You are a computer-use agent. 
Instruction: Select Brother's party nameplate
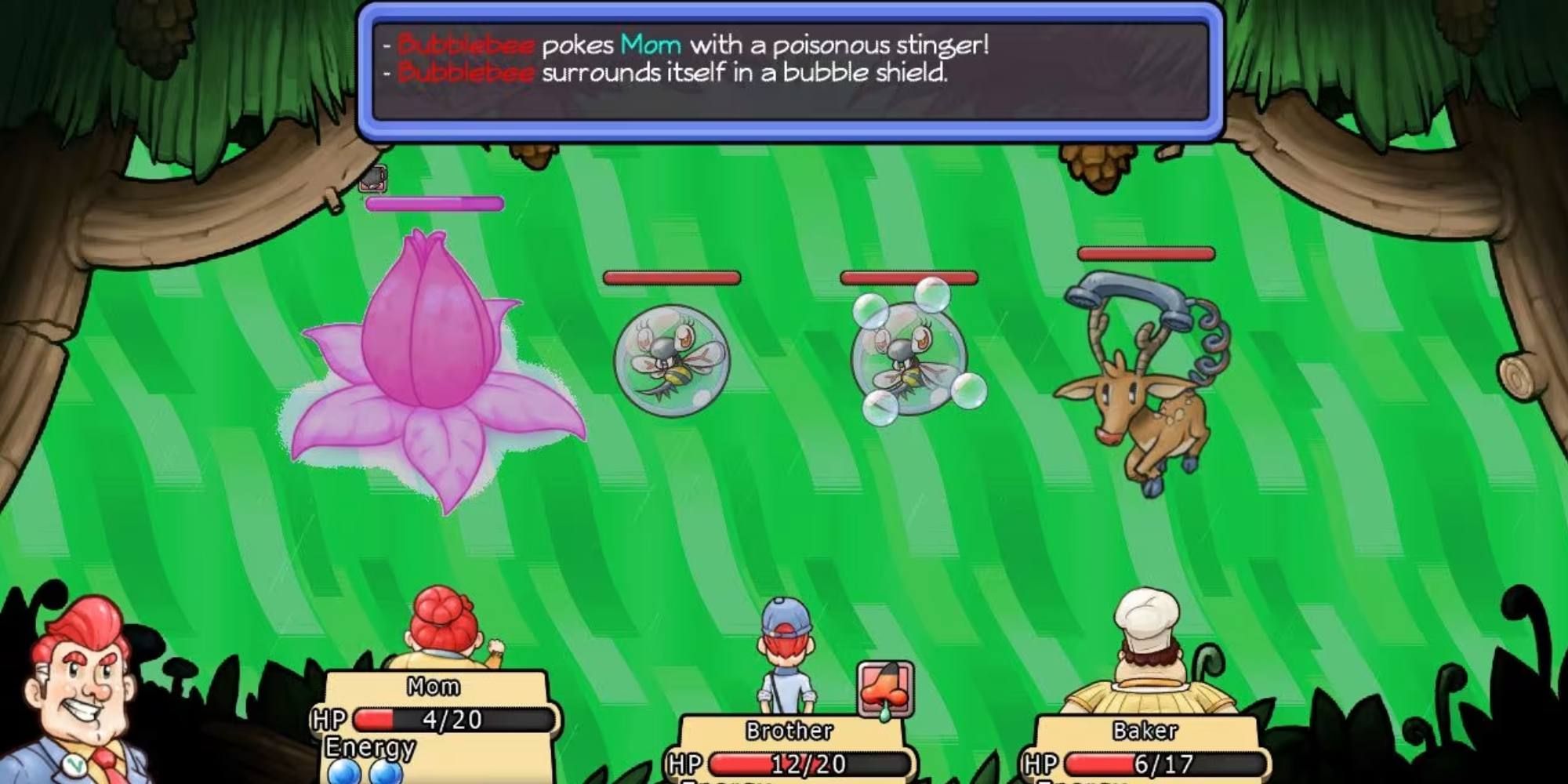[789, 731]
